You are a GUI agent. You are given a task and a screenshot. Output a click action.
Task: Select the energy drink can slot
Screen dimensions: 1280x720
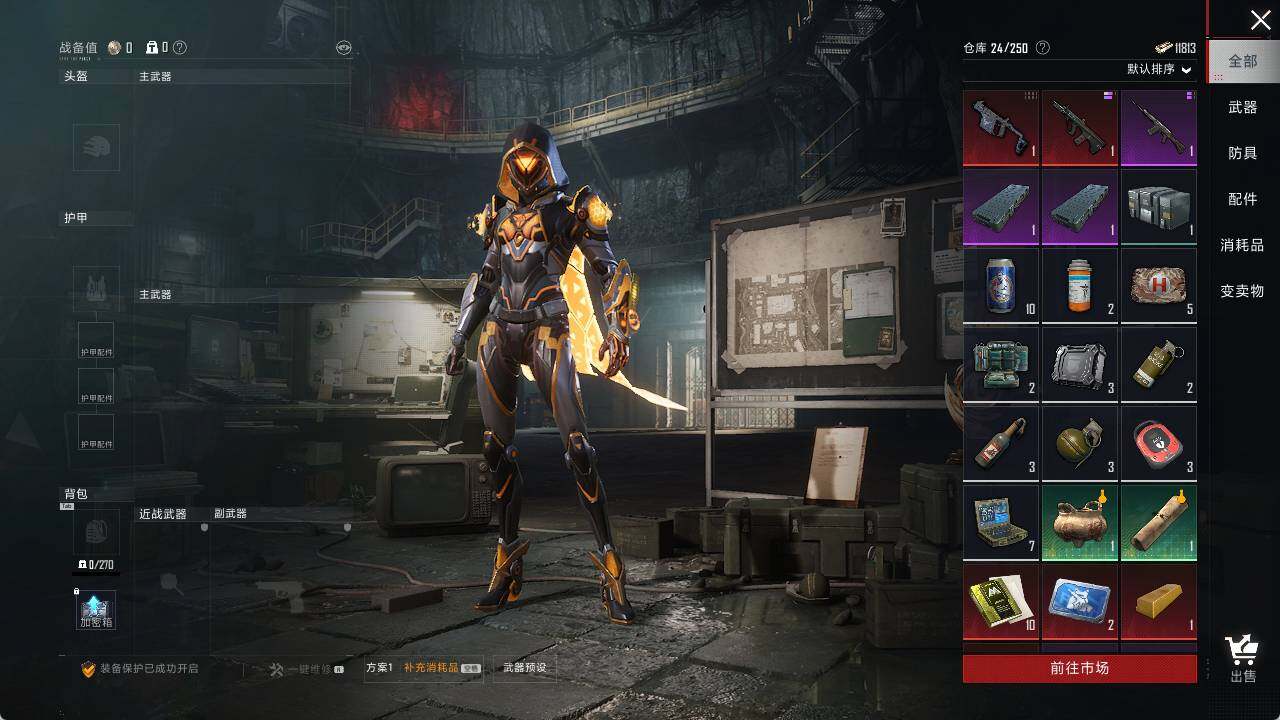1001,286
